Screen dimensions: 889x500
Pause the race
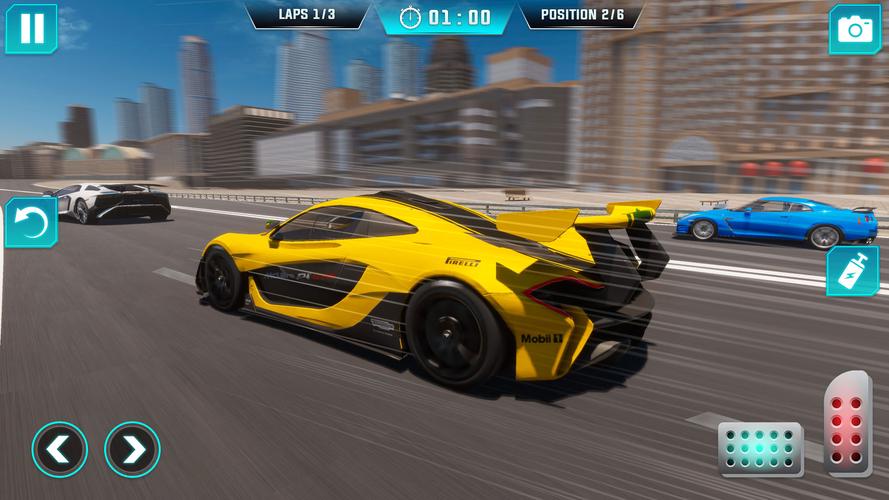point(31,28)
